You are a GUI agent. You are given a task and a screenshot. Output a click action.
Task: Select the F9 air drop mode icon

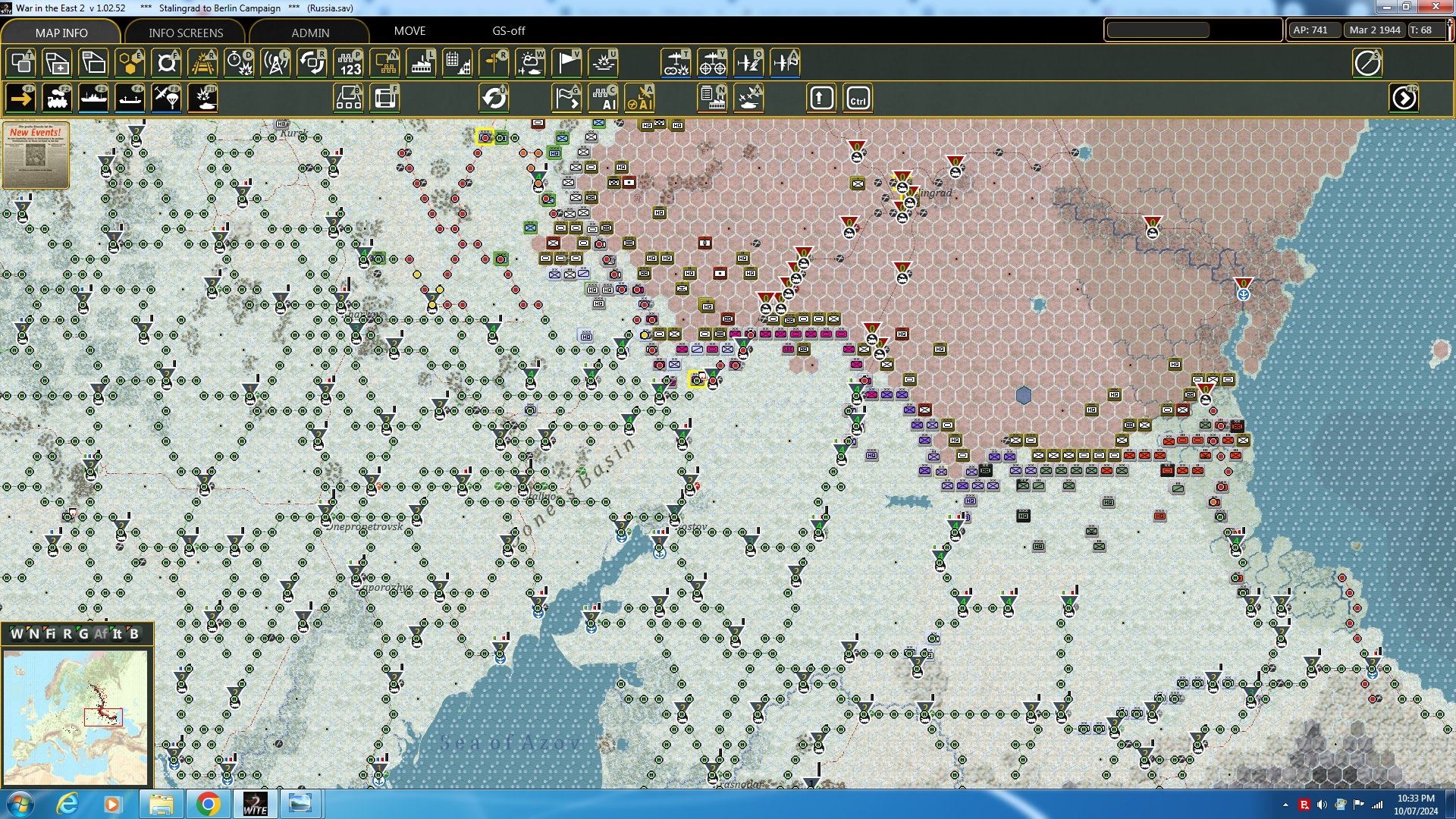pyautogui.click(x=166, y=98)
